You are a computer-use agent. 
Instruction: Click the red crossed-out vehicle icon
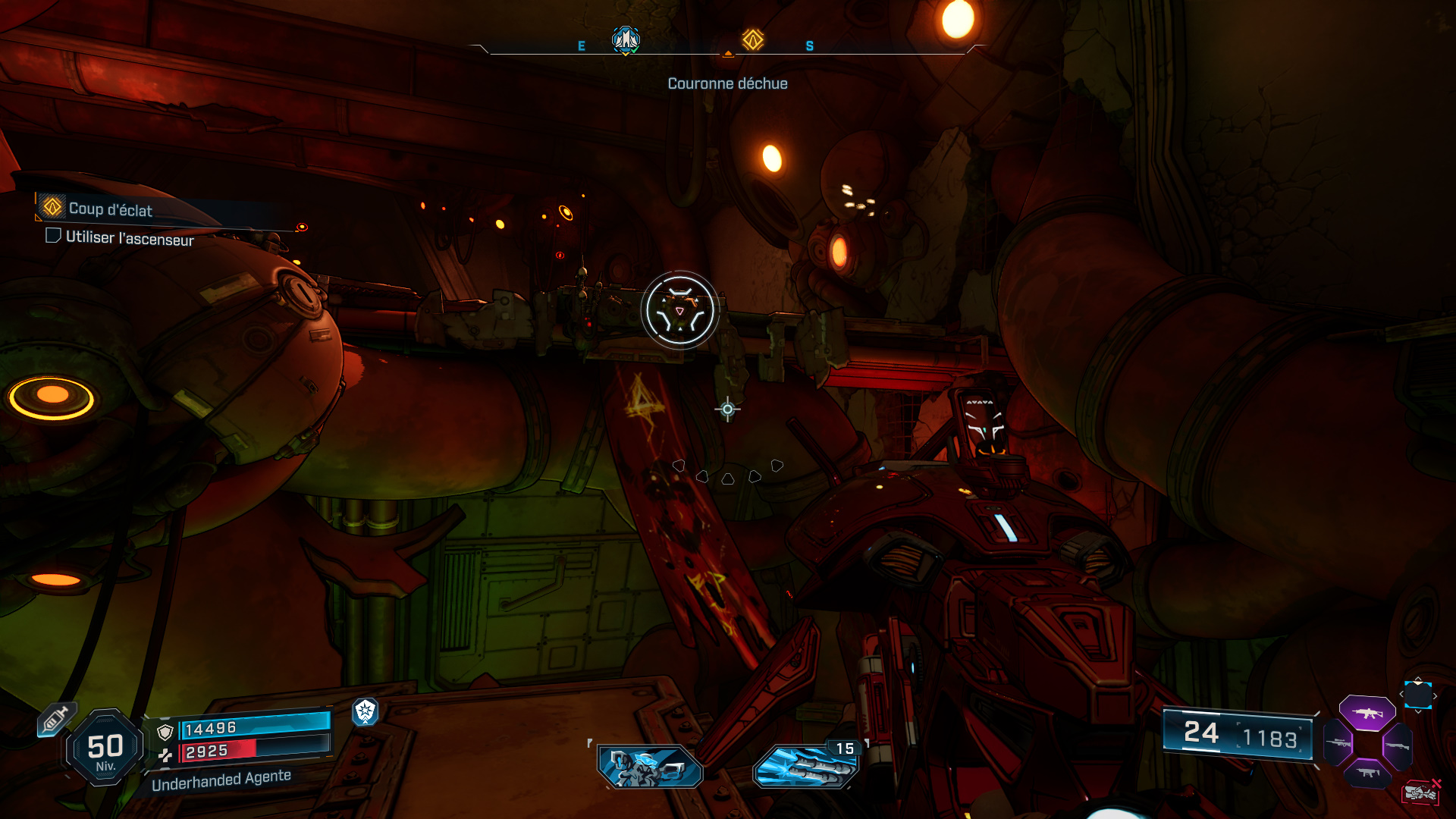pyautogui.click(x=1420, y=792)
